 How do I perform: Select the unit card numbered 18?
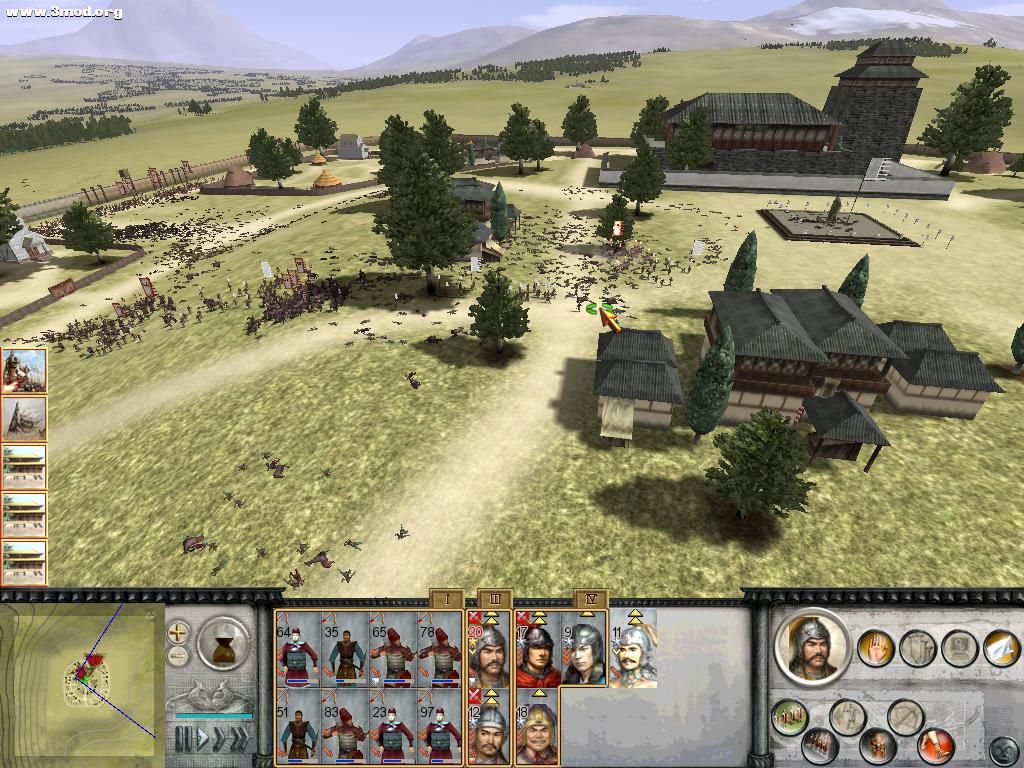point(537,728)
